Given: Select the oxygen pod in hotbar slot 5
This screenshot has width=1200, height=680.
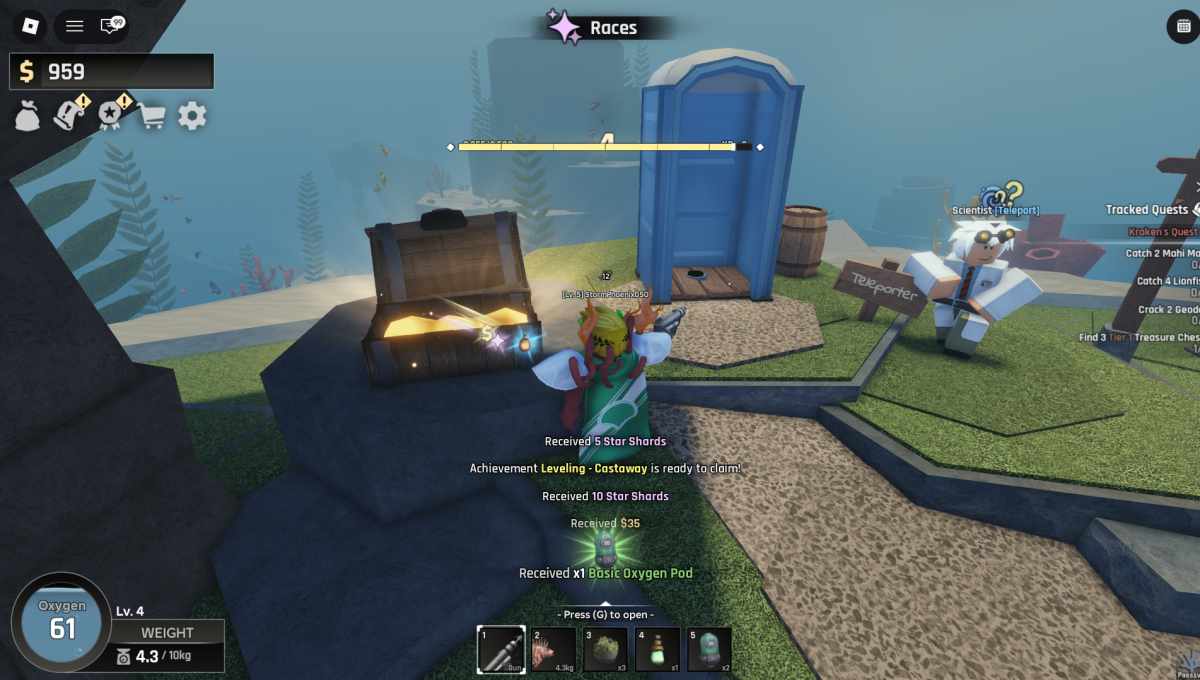Looking at the screenshot, I should 709,649.
